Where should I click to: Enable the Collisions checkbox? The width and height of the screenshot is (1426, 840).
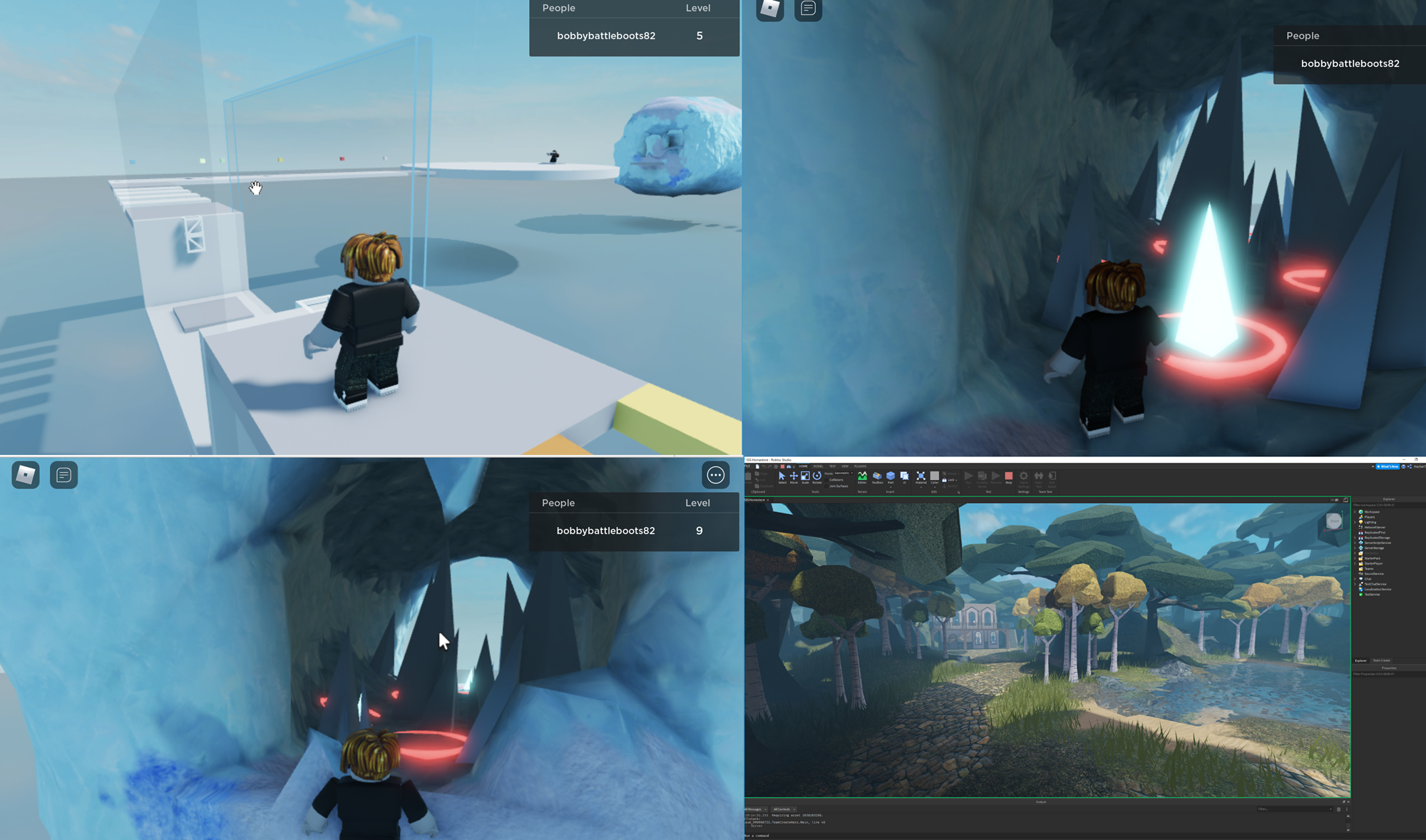(x=826, y=480)
